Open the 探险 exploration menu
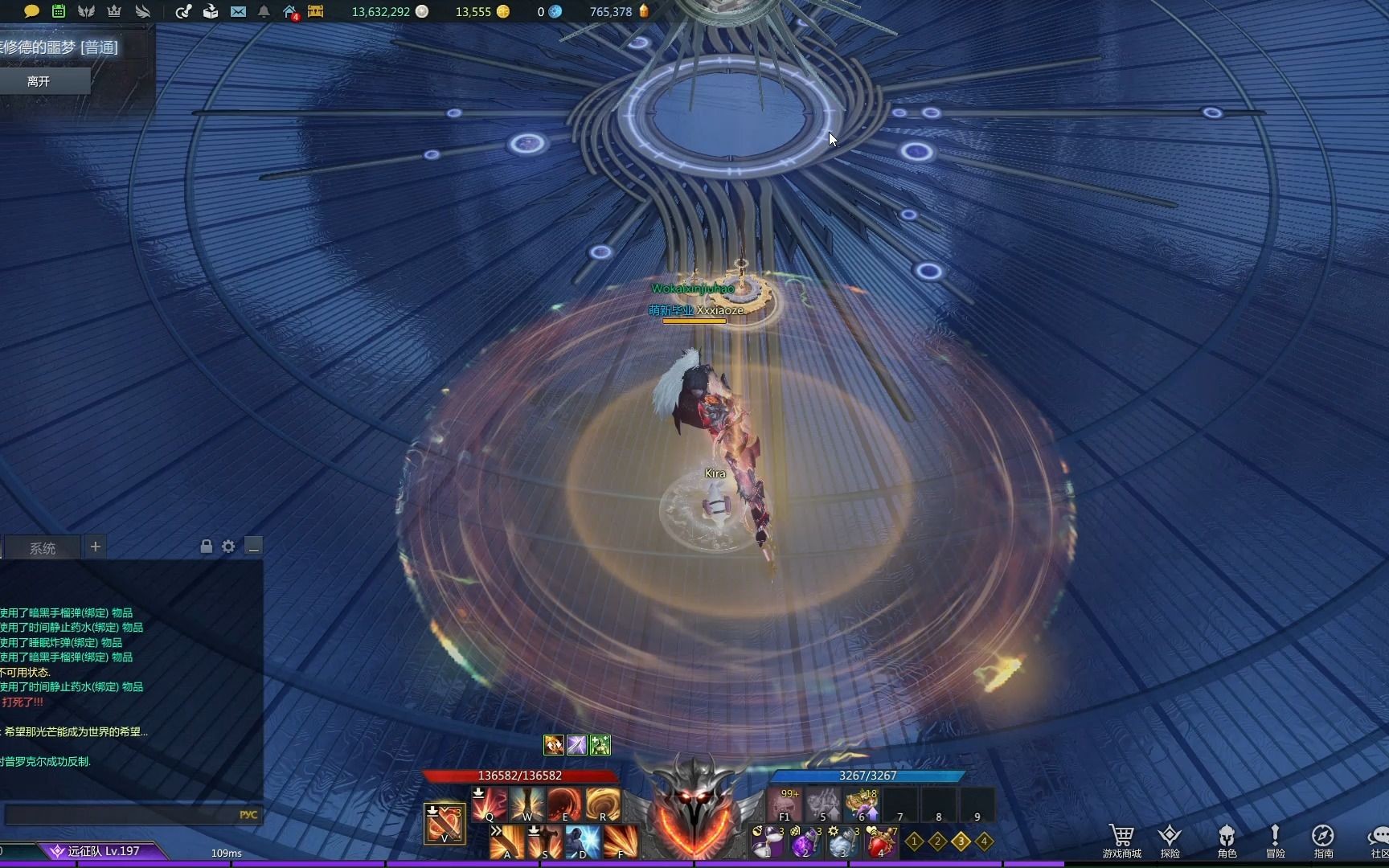This screenshot has width=1389, height=868. tap(1170, 841)
